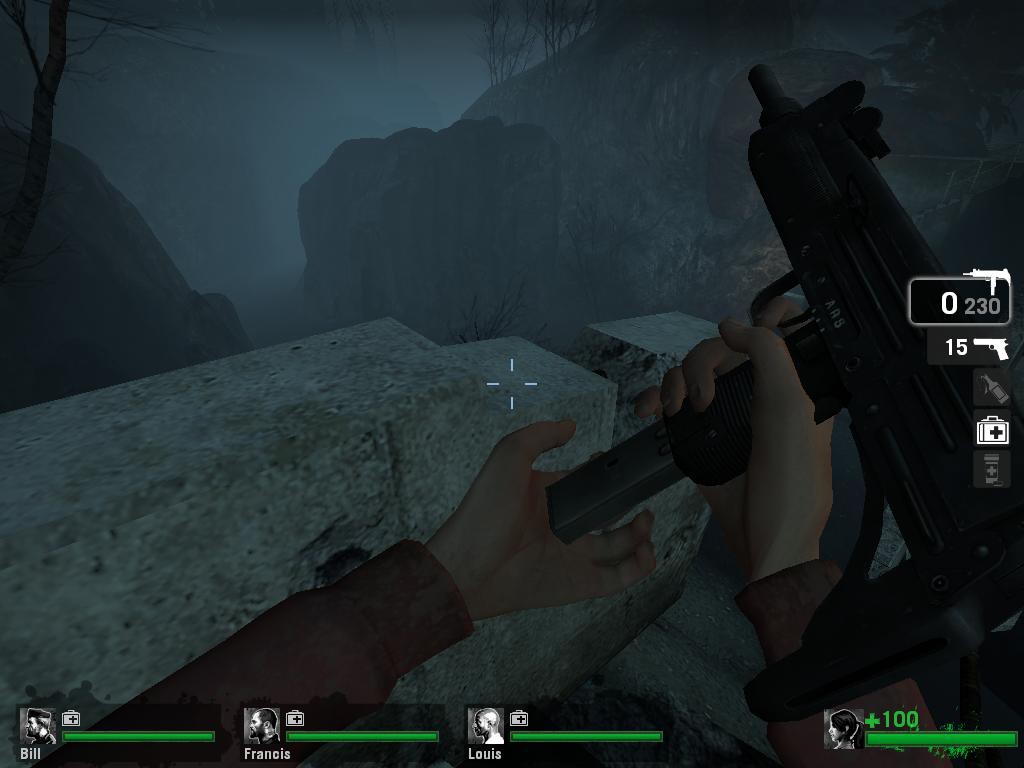
Task: Select the pain pills slot
Action: (991, 469)
